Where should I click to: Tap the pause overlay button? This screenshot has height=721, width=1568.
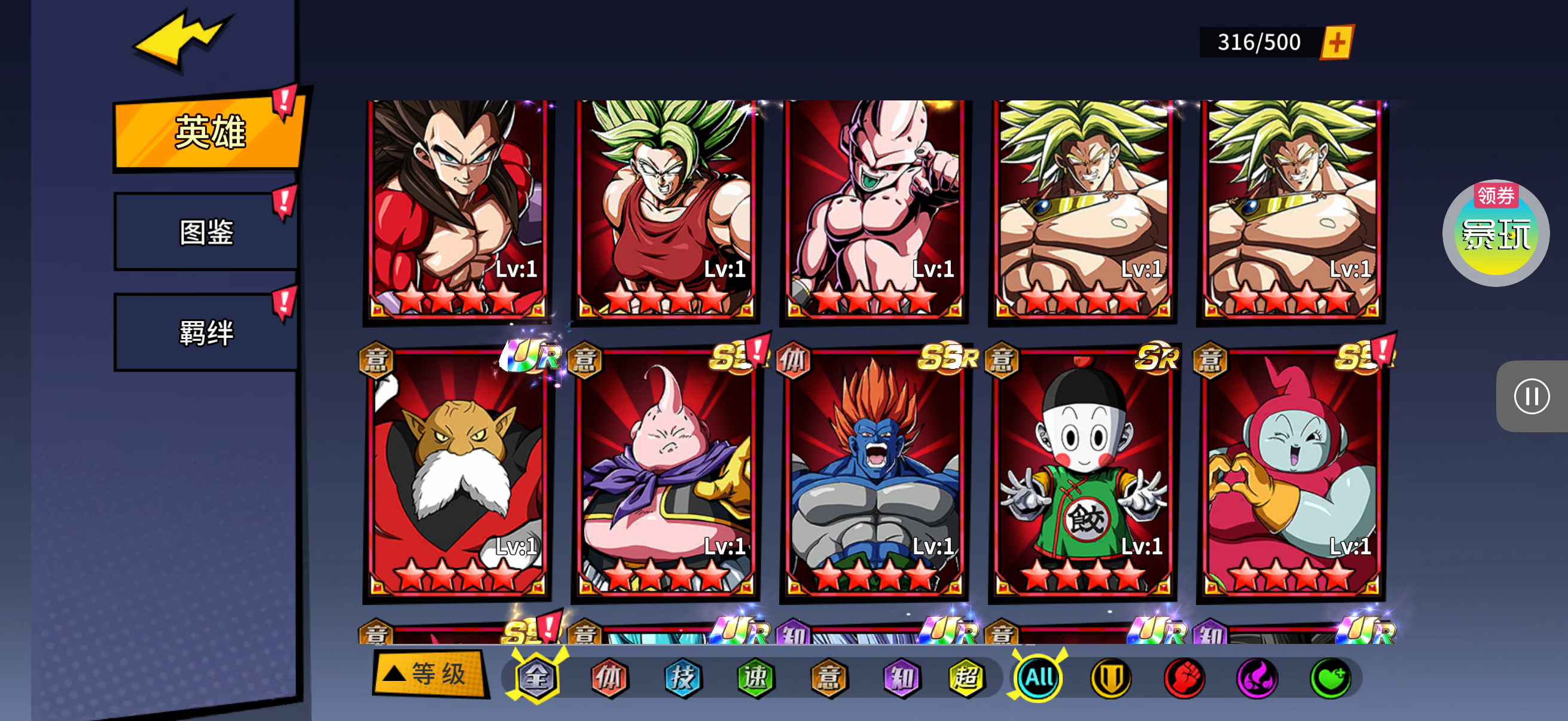click(x=1532, y=396)
